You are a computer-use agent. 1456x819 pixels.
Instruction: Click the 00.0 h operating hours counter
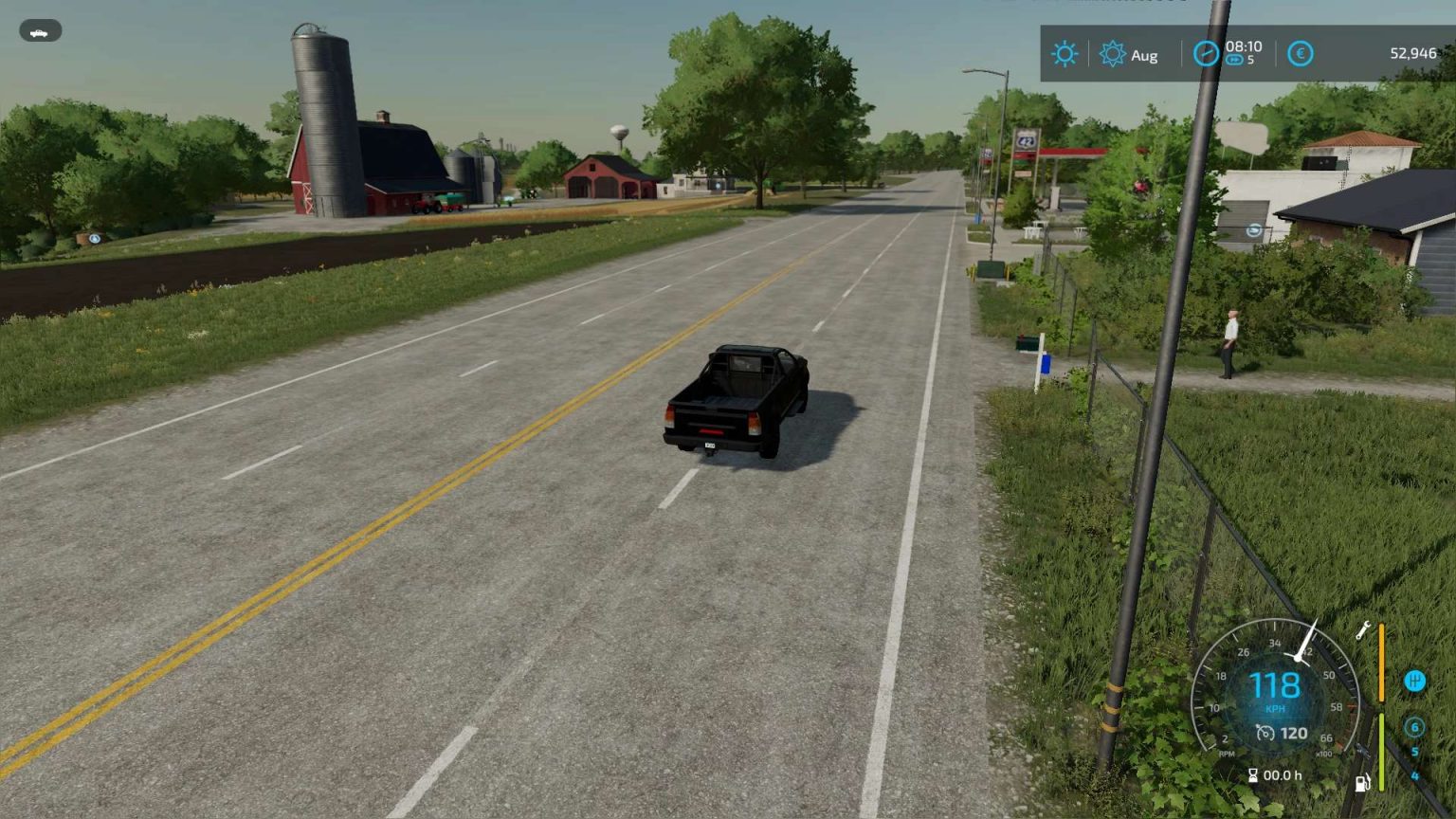[1283, 774]
